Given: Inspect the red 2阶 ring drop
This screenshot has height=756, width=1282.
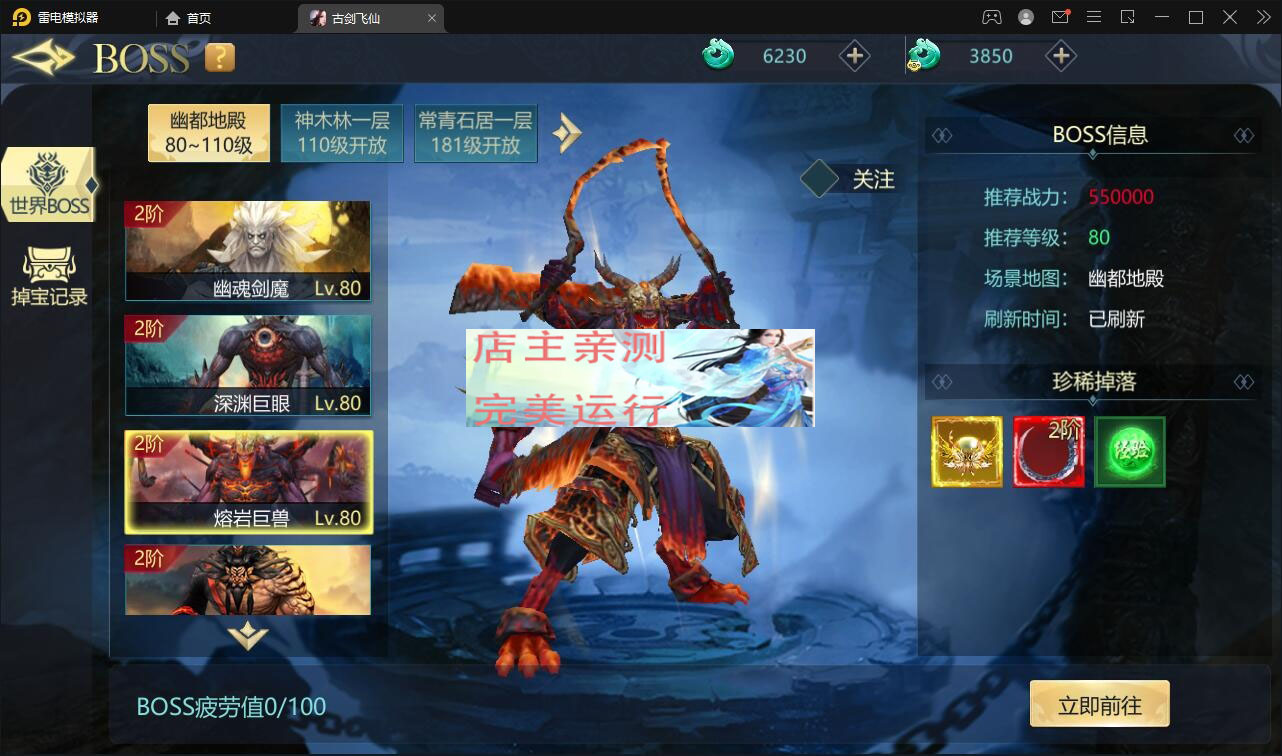Looking at the screenshot, I should pos(1048,452).
